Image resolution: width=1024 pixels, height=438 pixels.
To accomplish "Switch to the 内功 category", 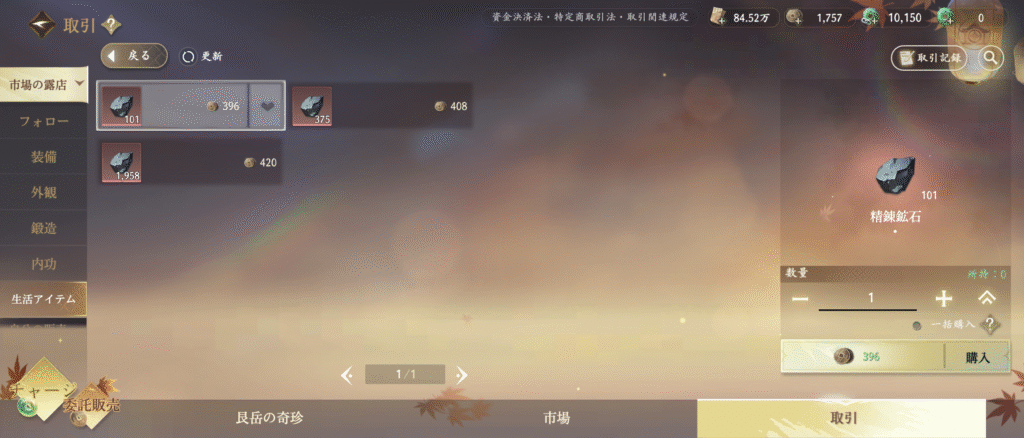I will 44,263.
